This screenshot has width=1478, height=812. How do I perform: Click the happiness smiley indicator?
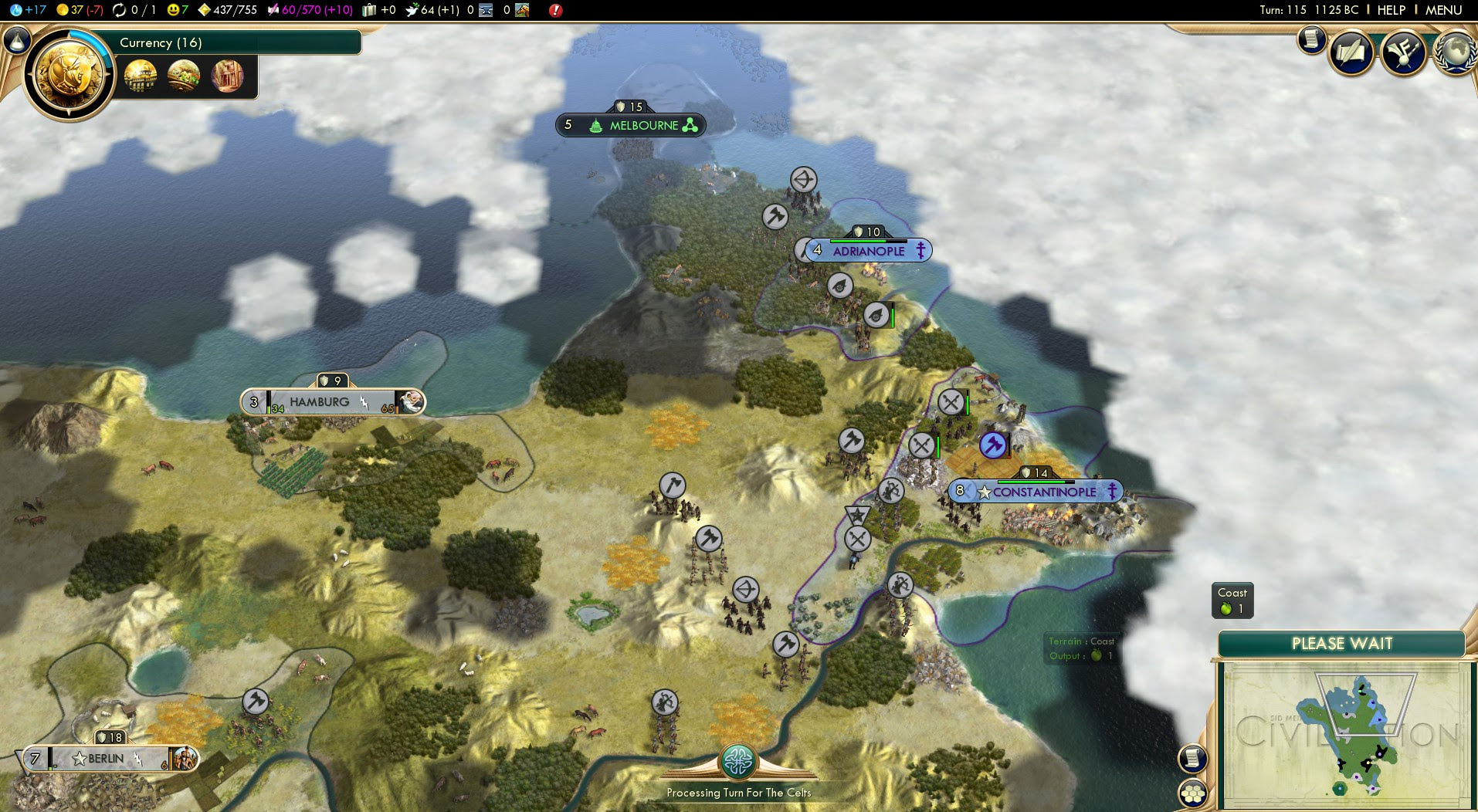click(x=178, y=10)
